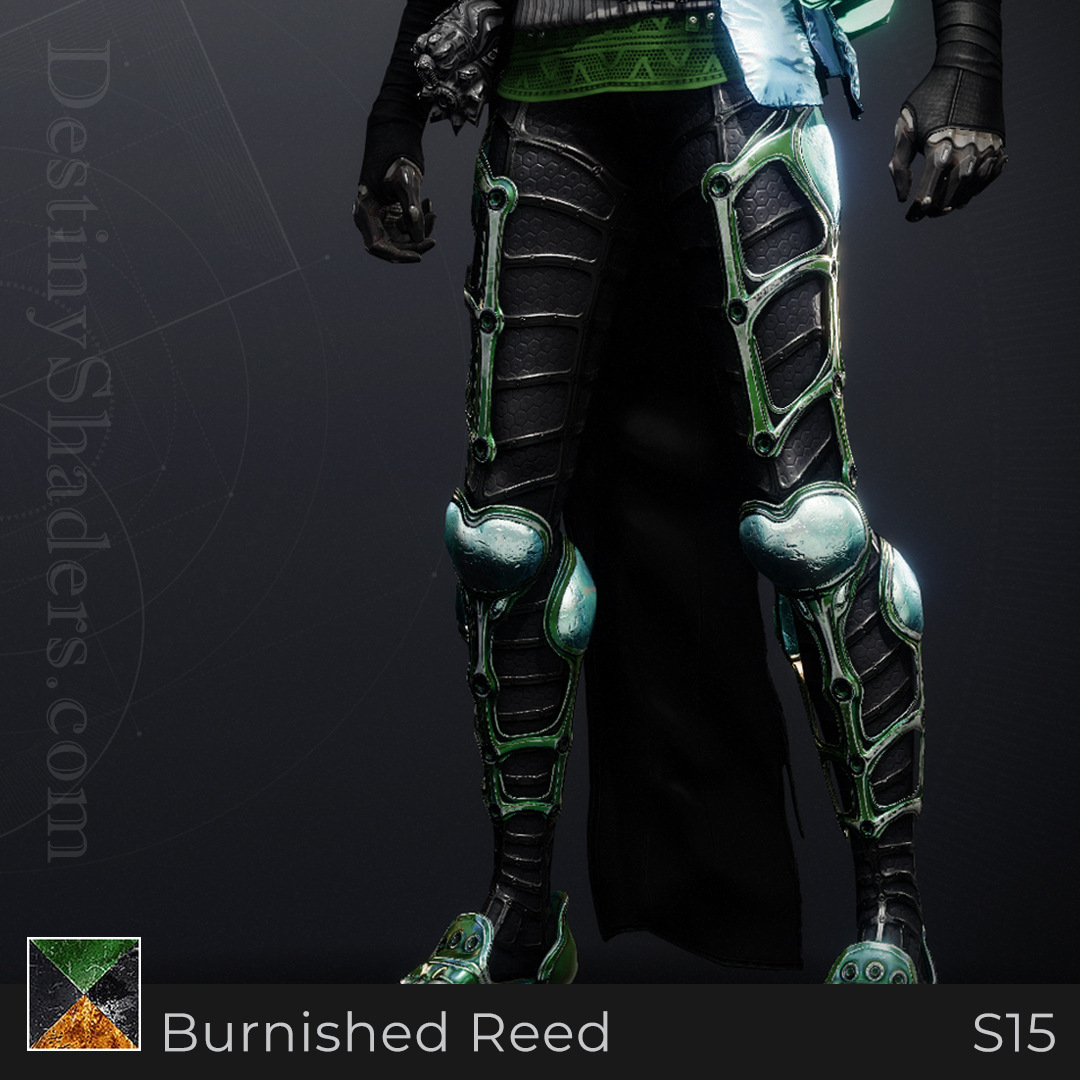This screenshot has height=1080, width=1080.
Task: Select the Burnished Reed shader icon
Action: tap(84, 994)
